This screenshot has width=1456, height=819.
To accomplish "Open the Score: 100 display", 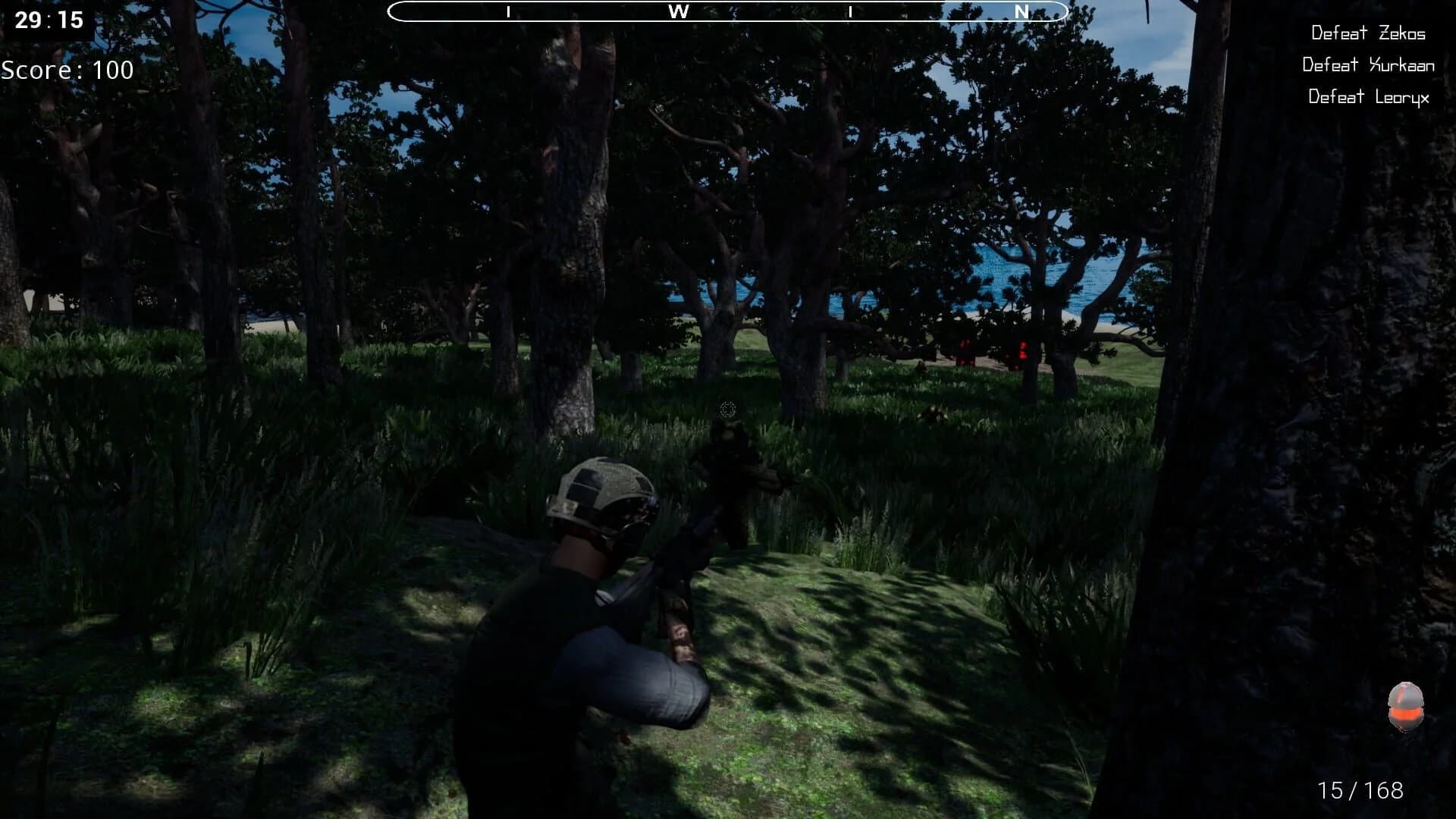I will pyautogui.click(x=68, y=71).
